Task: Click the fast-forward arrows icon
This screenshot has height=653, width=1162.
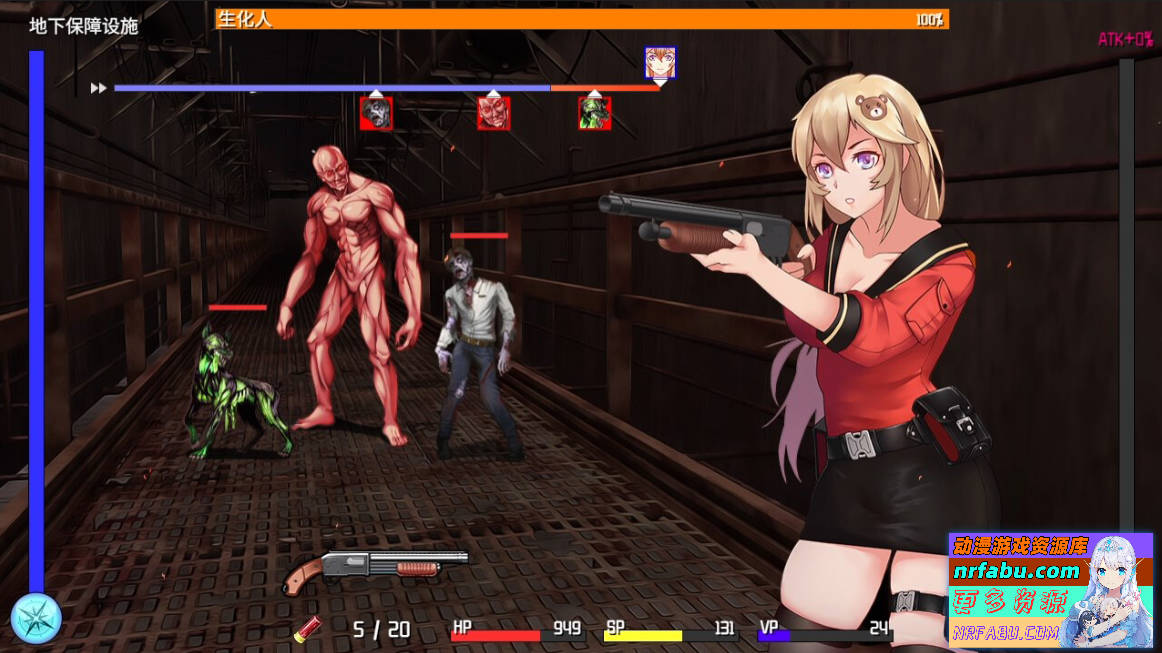Action: point(98,88)
